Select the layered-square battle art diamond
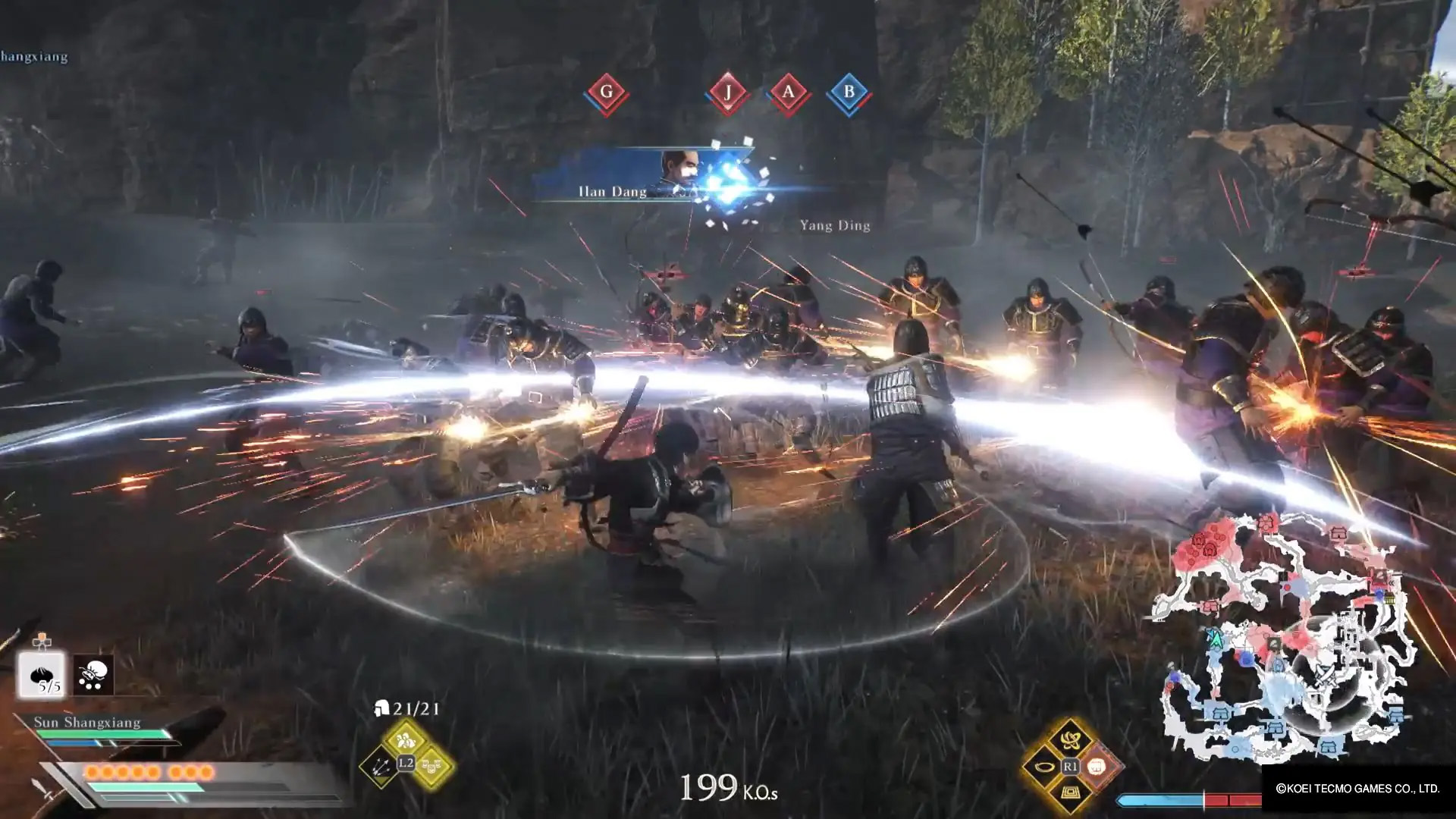This screenshot has height=819, width=1456. coord(1070,794)
